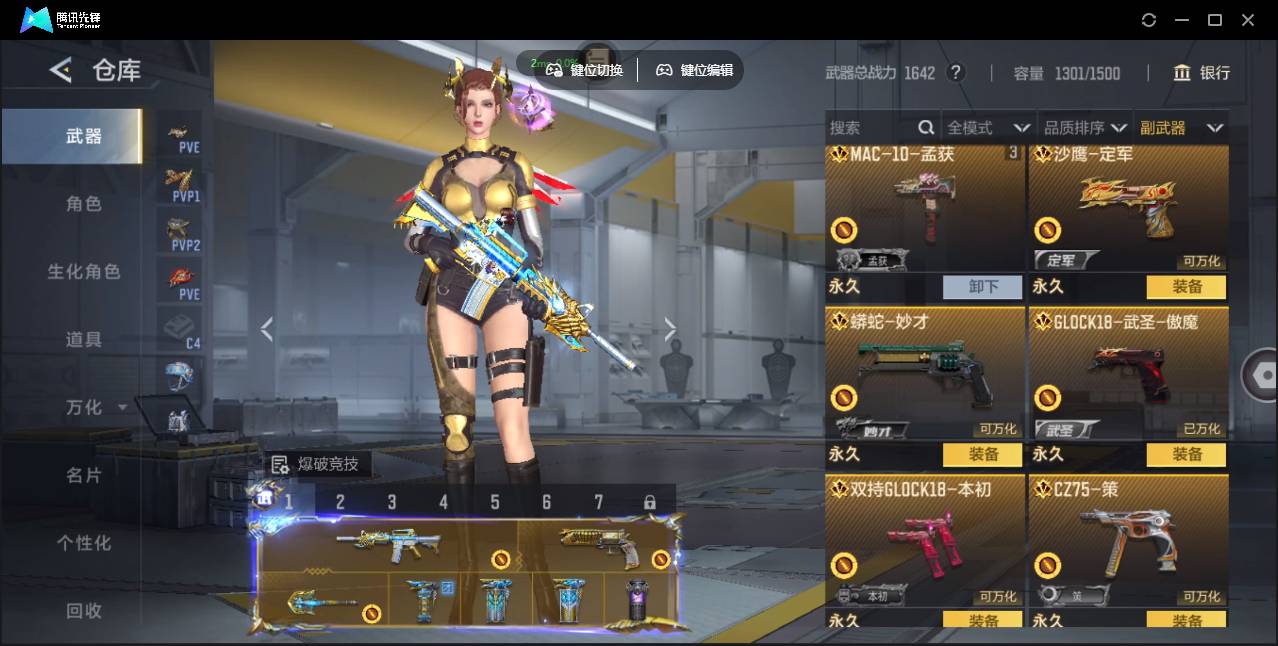This screenshot has height=646, width=1278.
Task: Click the weapon search field
Action: tap(870, 128)
